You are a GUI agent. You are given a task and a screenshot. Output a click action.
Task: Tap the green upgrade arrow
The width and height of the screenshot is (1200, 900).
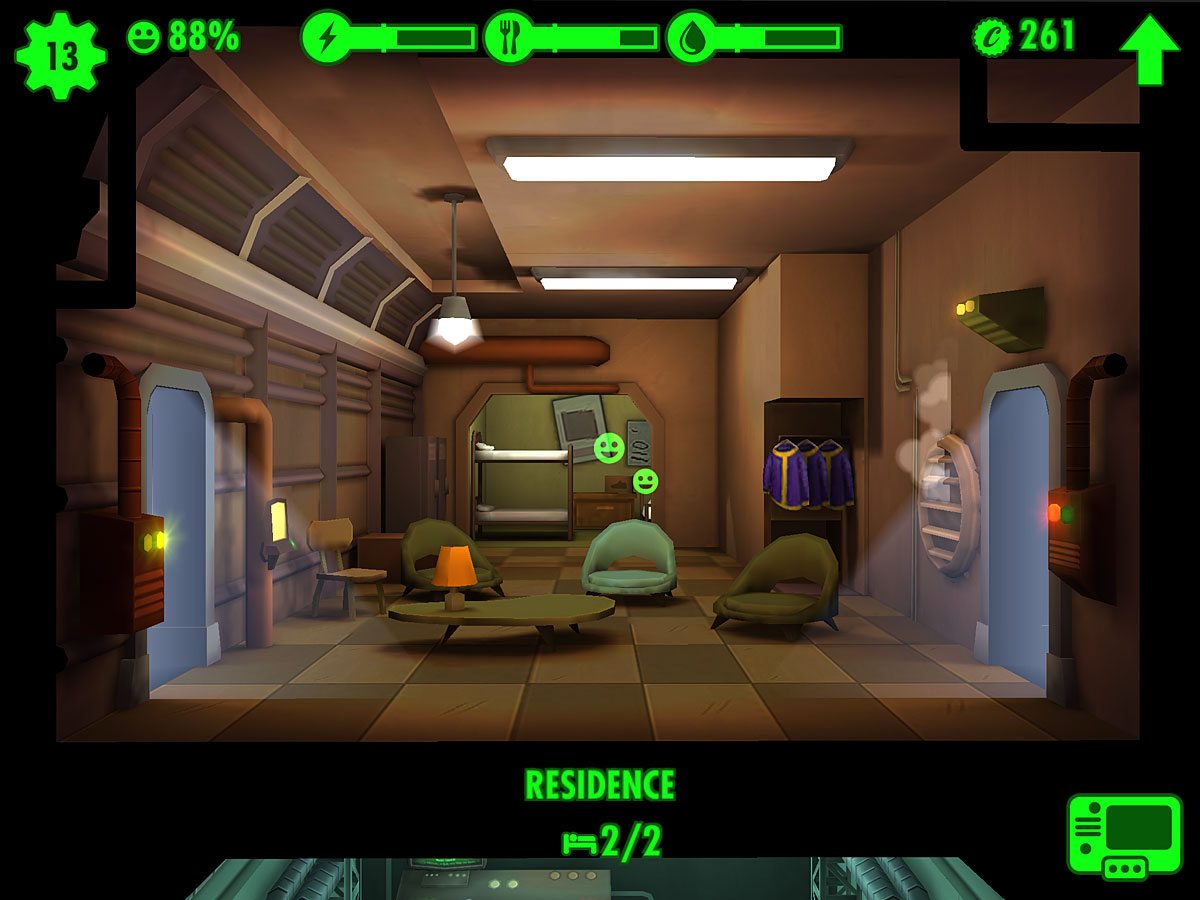tap(1144, 50)
